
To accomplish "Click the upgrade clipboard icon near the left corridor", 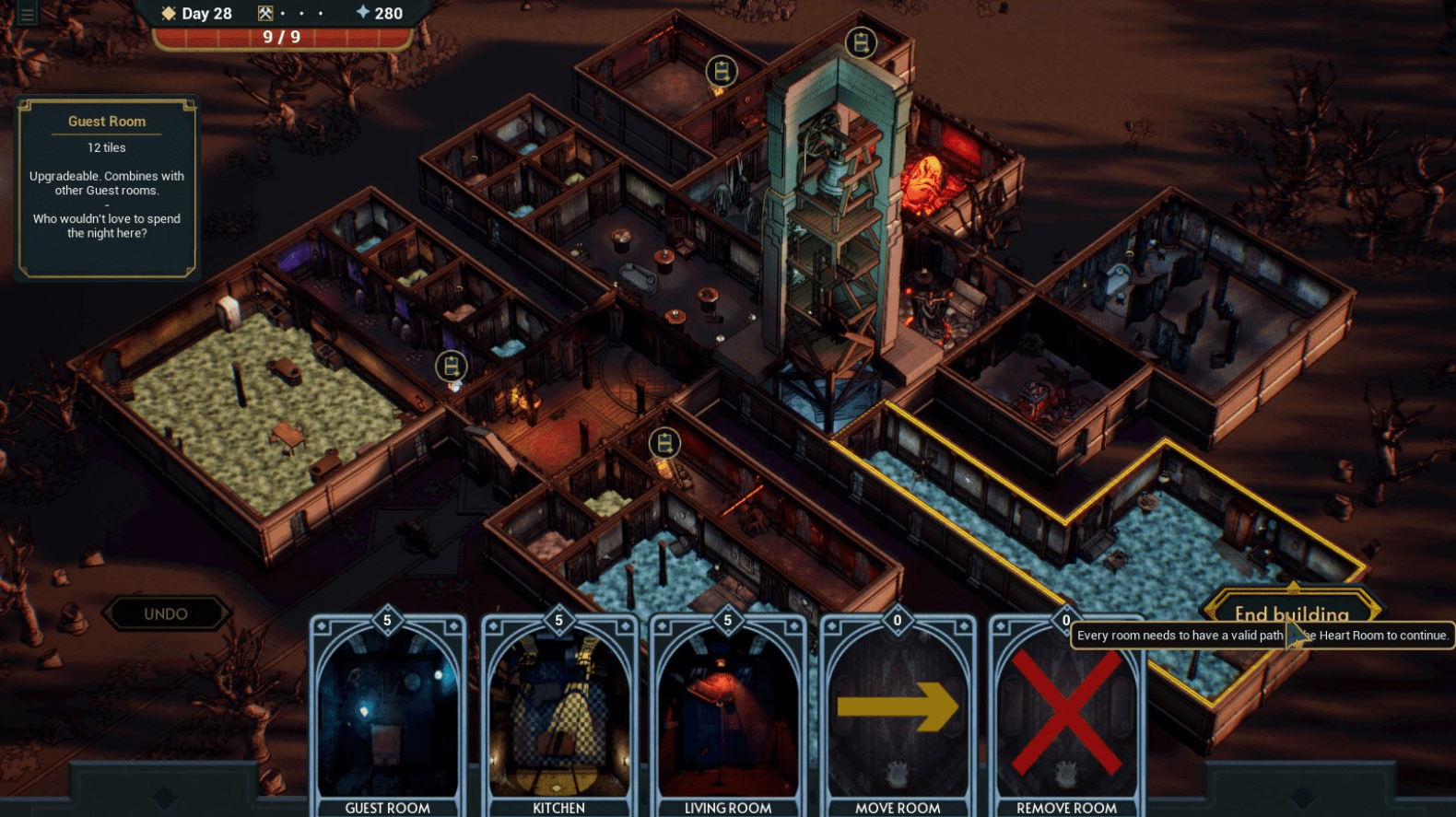I will click(x=450, y=367).
